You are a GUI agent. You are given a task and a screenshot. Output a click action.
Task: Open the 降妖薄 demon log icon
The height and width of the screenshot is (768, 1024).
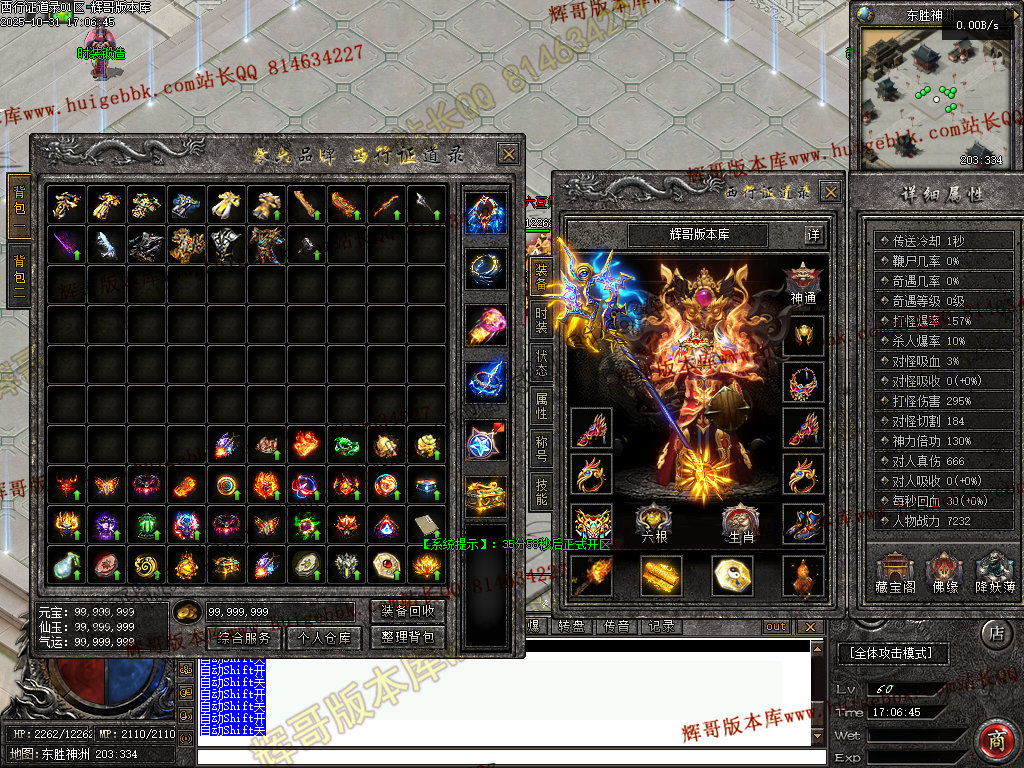994,572
